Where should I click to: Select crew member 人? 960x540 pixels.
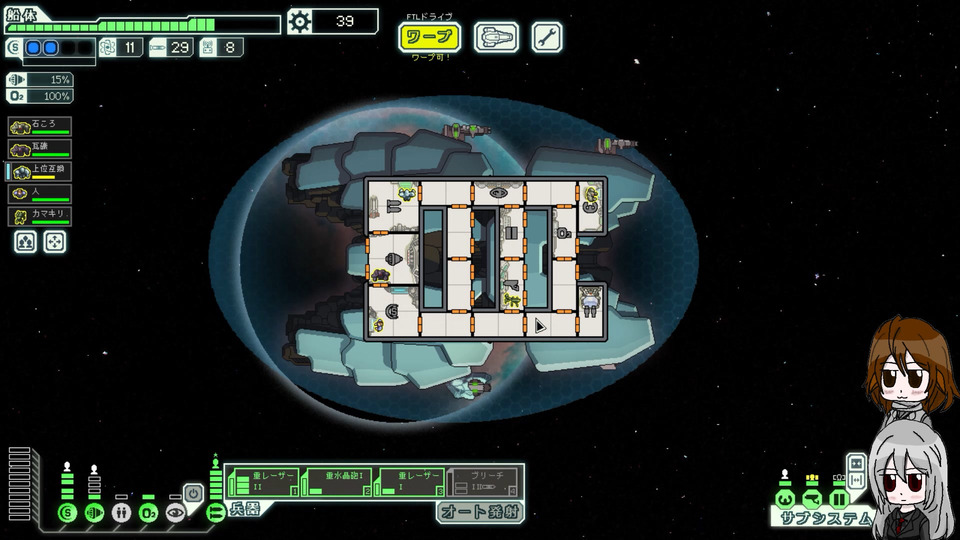40,194
